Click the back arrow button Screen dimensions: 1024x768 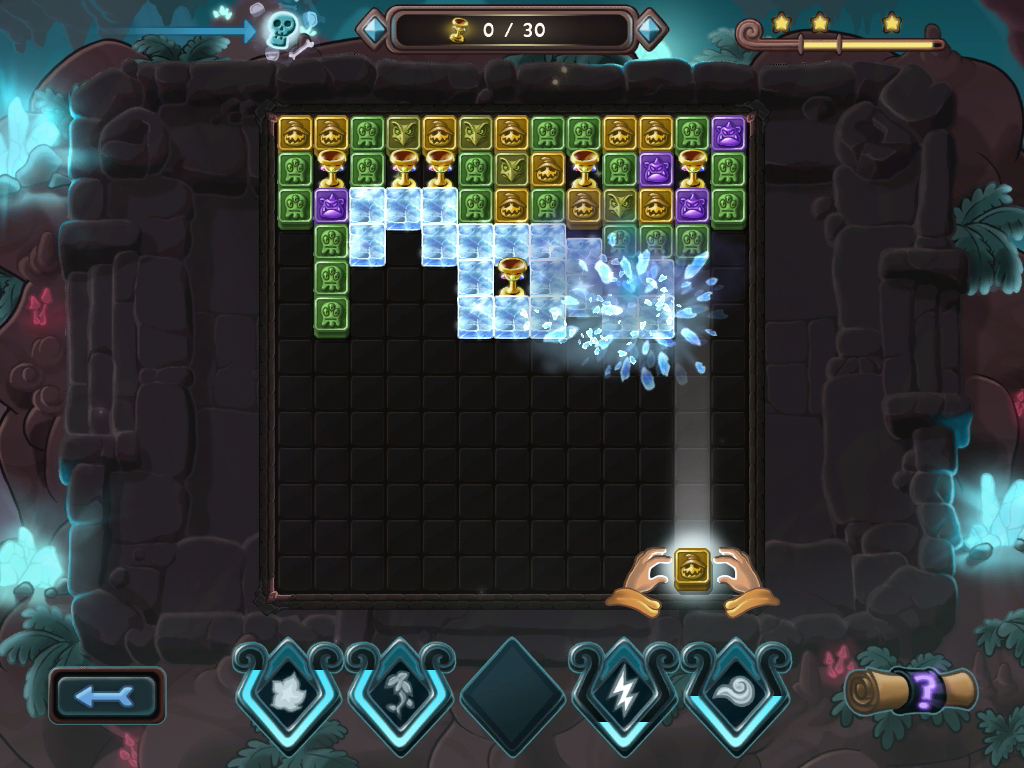click(x=107, y=696)
